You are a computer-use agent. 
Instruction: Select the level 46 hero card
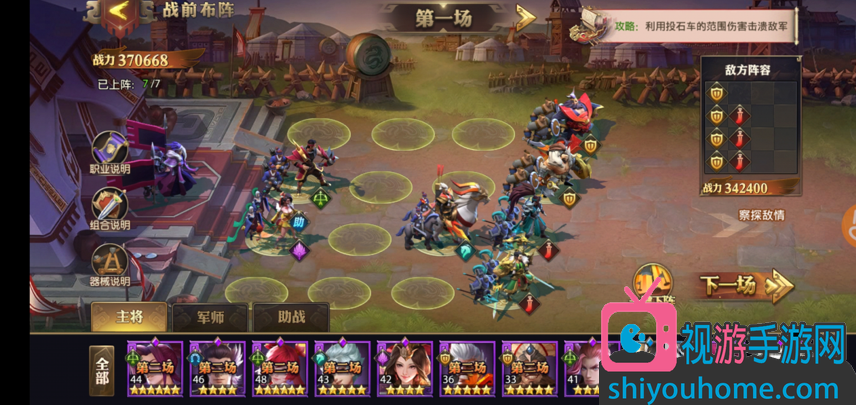point(216,369)
